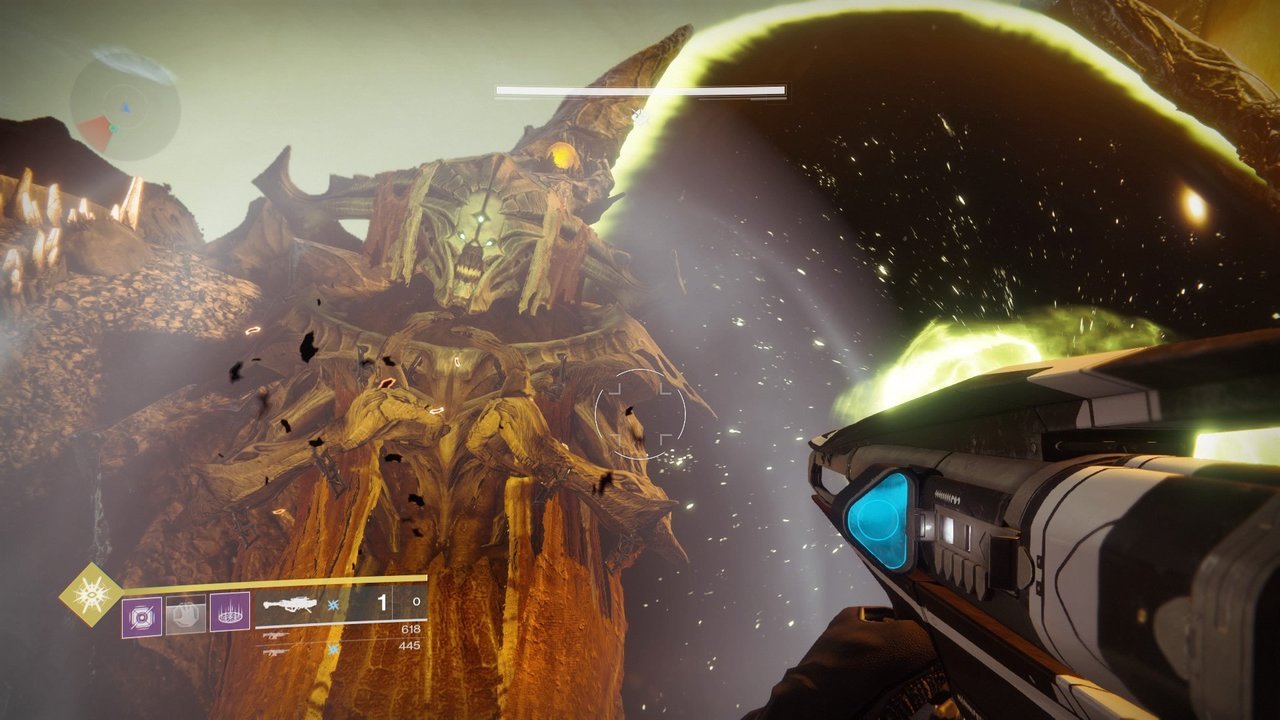The image size is (1280, 720).
Task: Activate the purple rift class ability icon
Action: pos(230,613)
